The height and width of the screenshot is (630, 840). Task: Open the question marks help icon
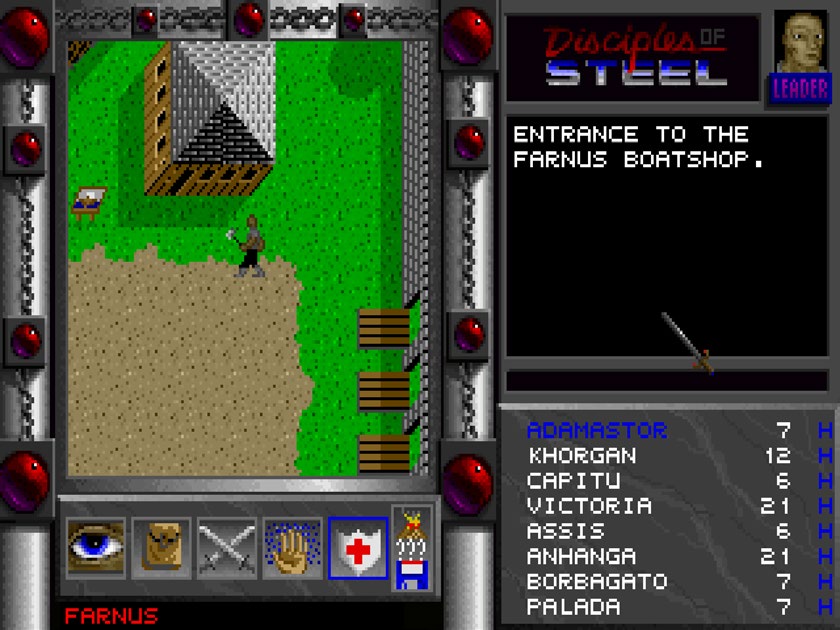pos(412,547)
